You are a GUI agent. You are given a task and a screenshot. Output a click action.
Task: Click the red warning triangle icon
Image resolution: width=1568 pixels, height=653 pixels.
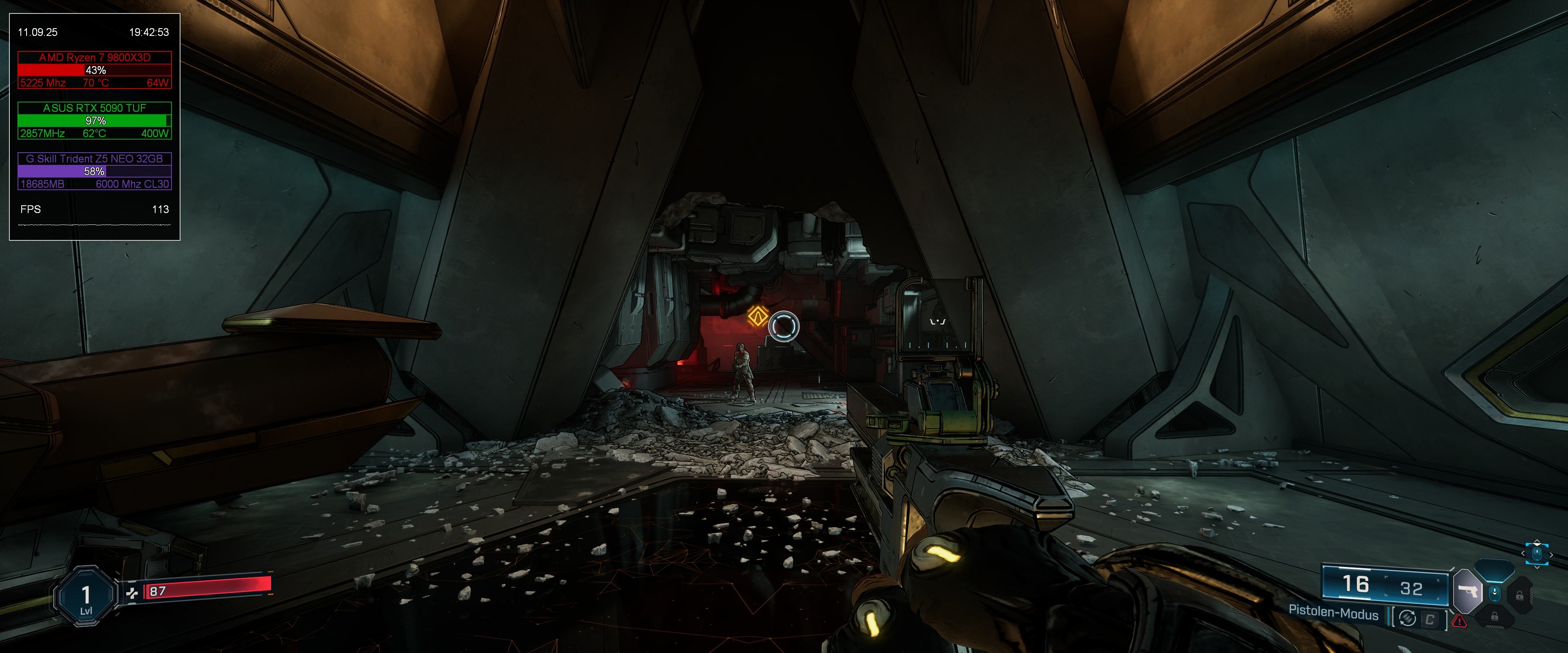click(x=1459, y=621)
